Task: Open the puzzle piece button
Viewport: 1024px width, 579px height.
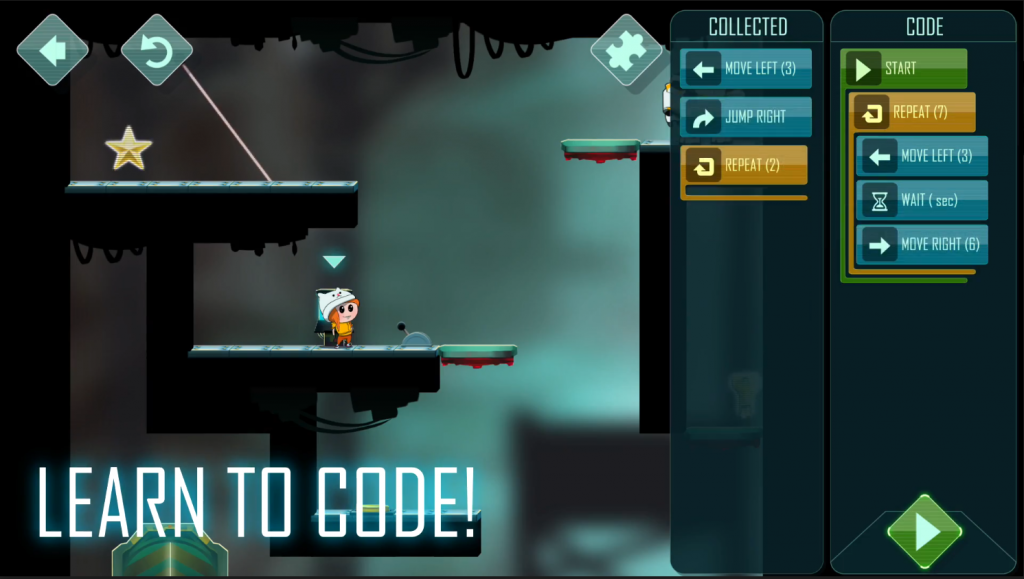Action: coord(626,49)
